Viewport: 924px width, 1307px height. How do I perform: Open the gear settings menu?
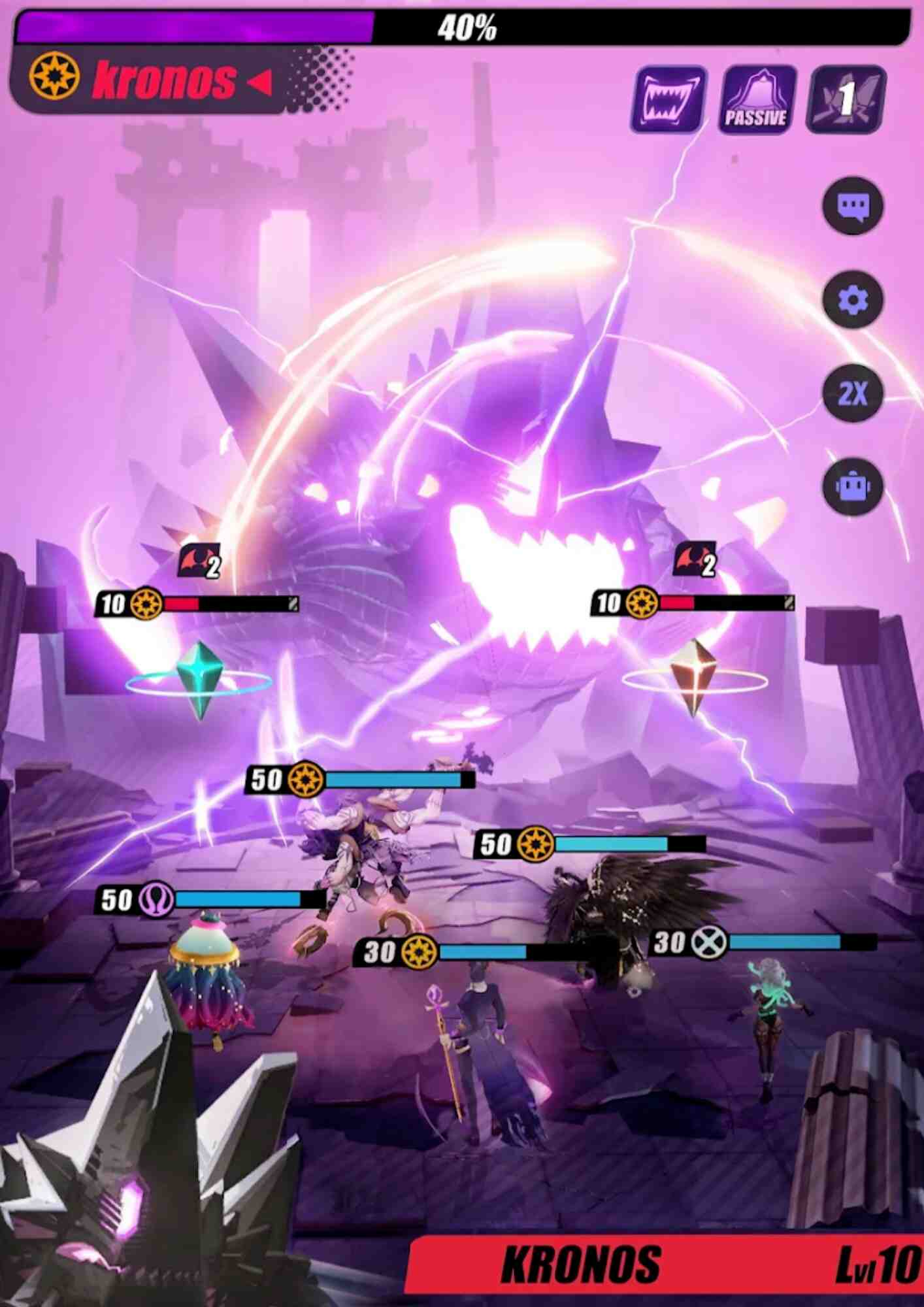[853, 301]
